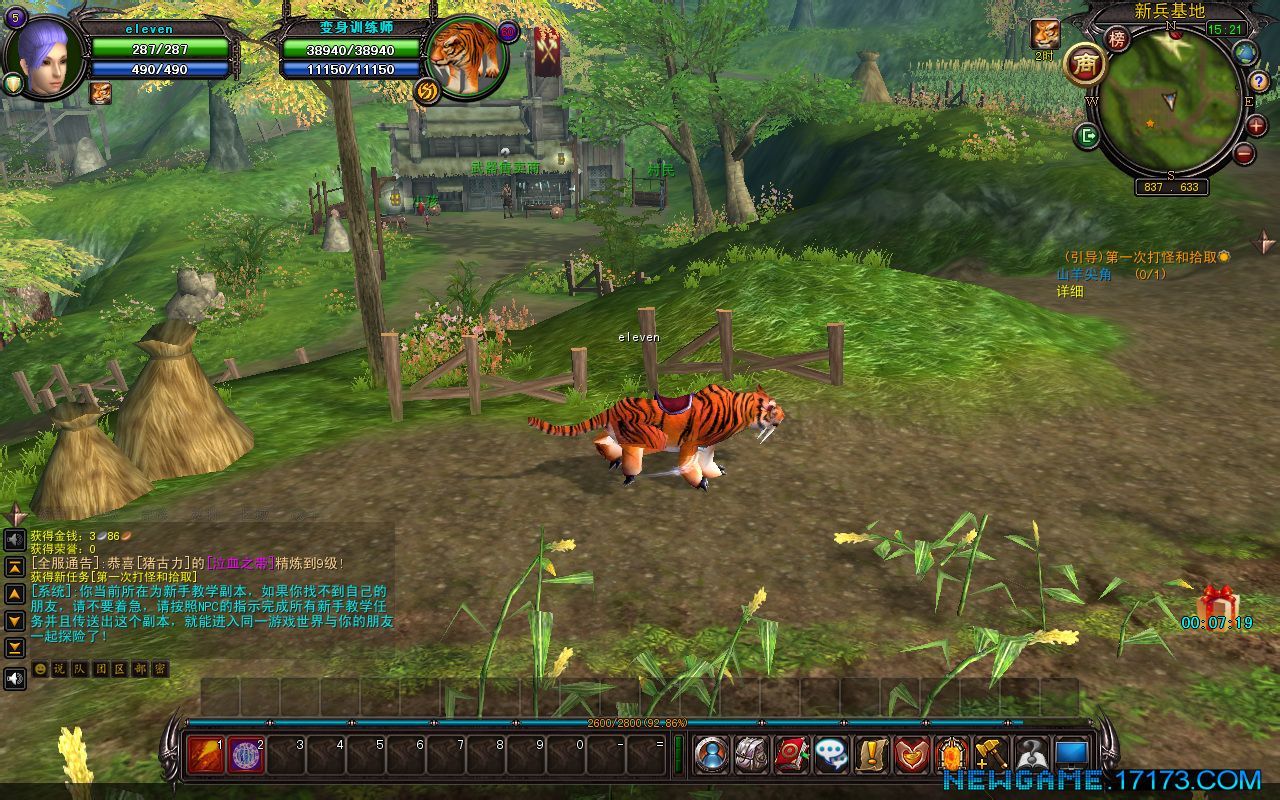Screen dimensions: 1280x800
Task: Activate the fire skill in hotbar slot 1
Action: [x=206, y=754]
